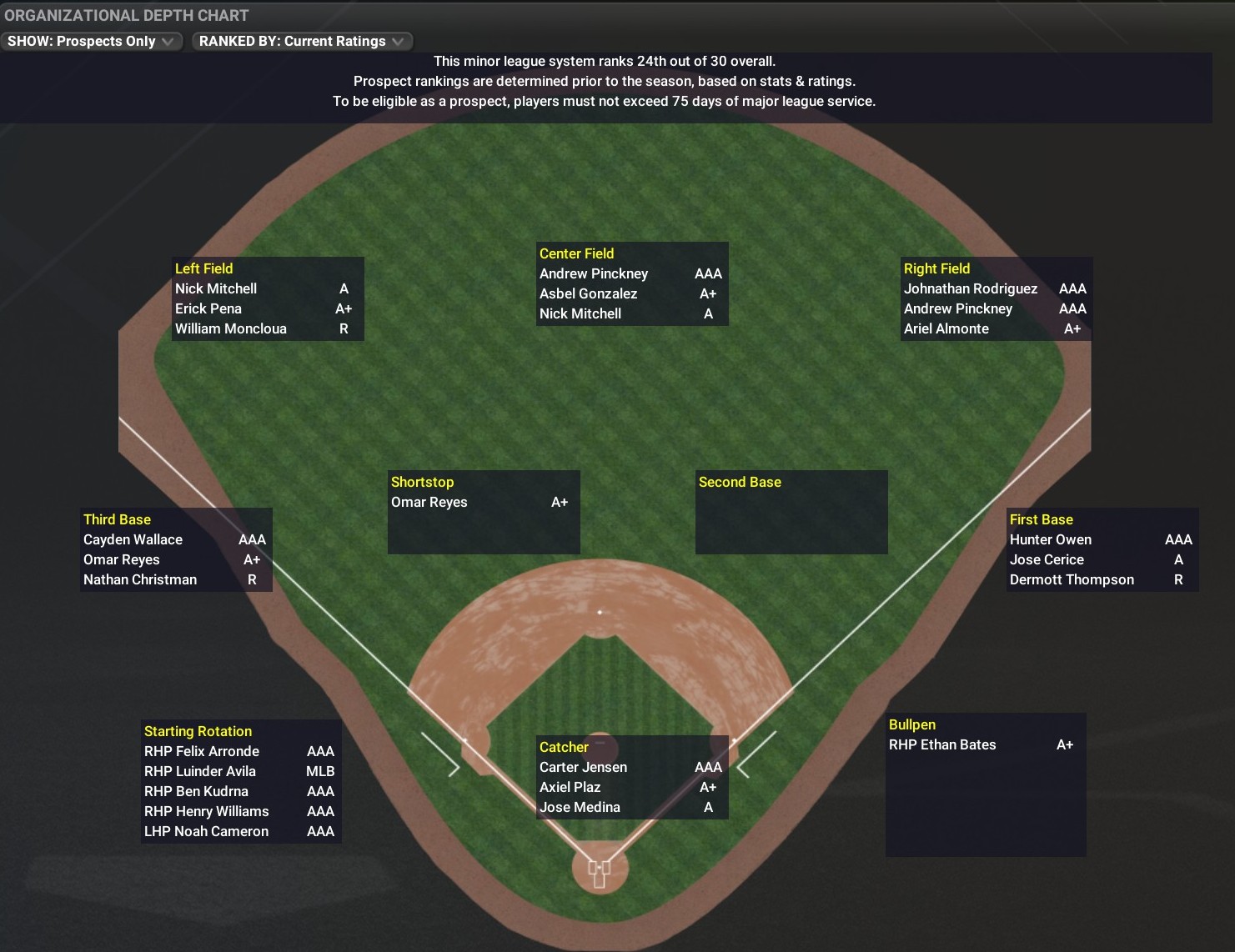Open the Third Base position panel title
Screen dimensions: 1235x952
pyautogui.click(x=117, y=519)
